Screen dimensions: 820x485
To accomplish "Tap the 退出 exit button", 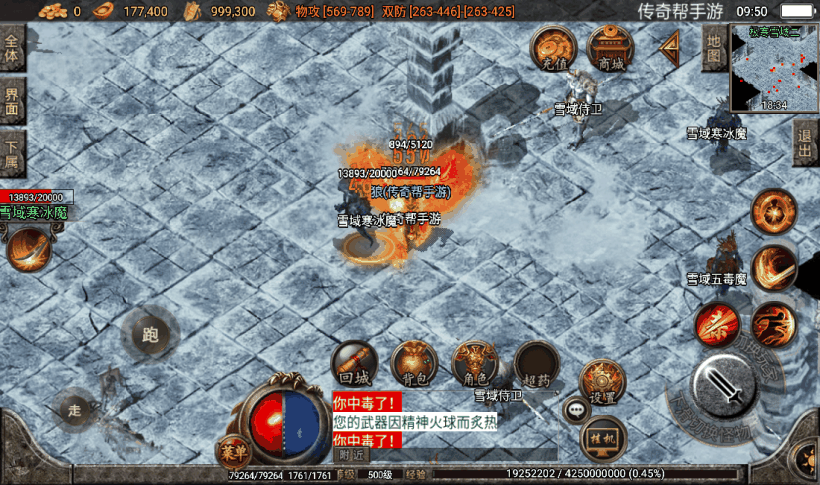I will click(x=806, y=143).
